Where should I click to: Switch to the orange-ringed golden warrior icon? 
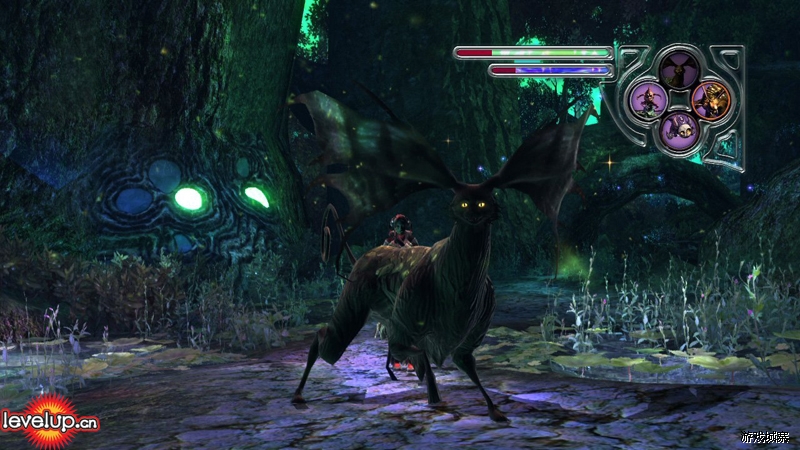[711, 99]
